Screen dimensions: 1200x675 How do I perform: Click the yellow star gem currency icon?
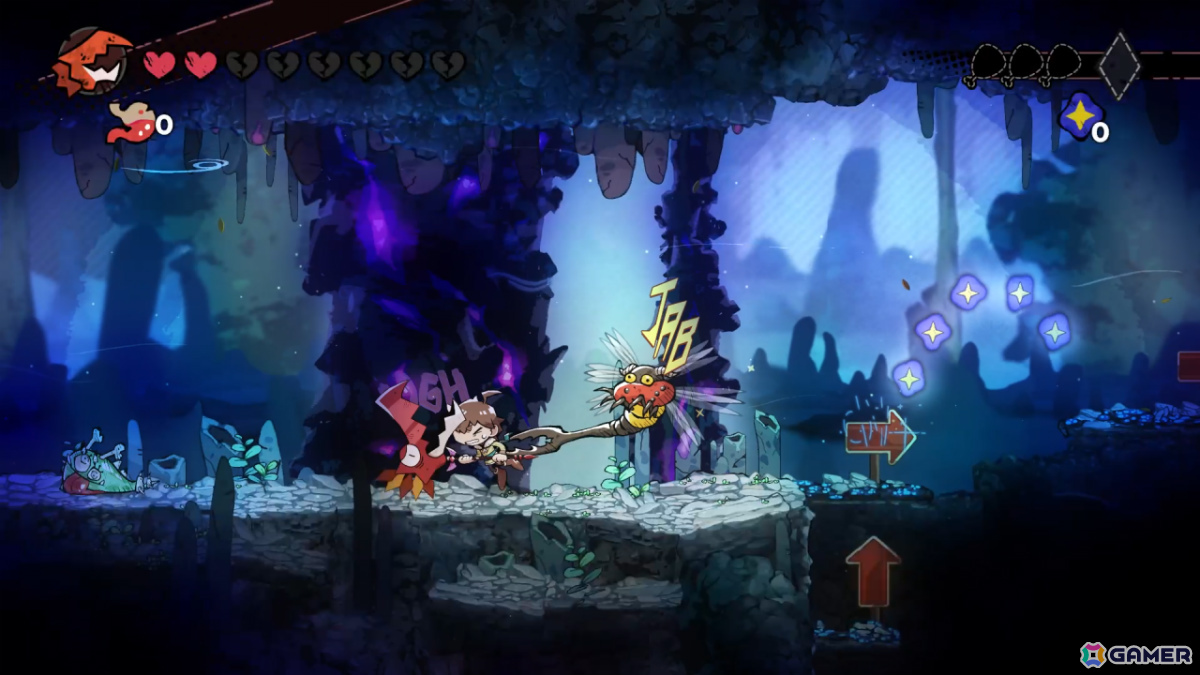(x=1079, y=117)
